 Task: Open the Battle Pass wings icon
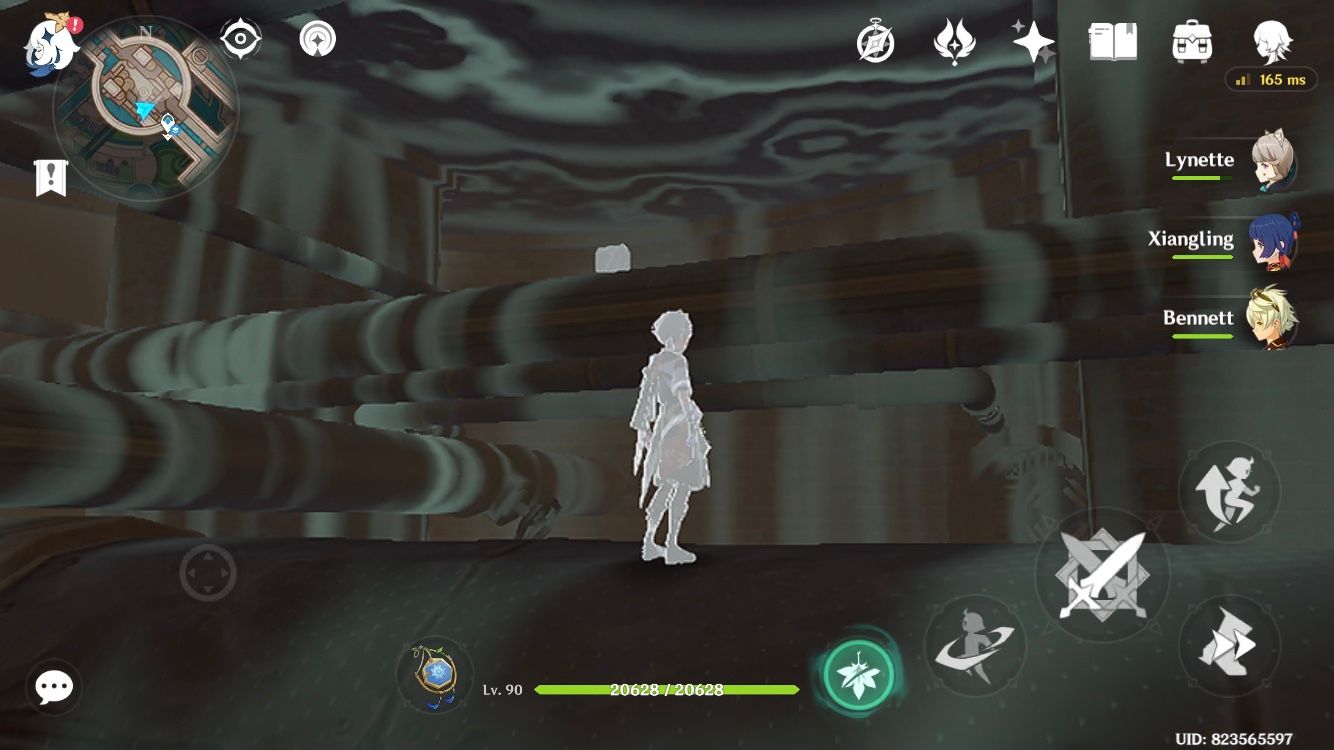[956, 42]
